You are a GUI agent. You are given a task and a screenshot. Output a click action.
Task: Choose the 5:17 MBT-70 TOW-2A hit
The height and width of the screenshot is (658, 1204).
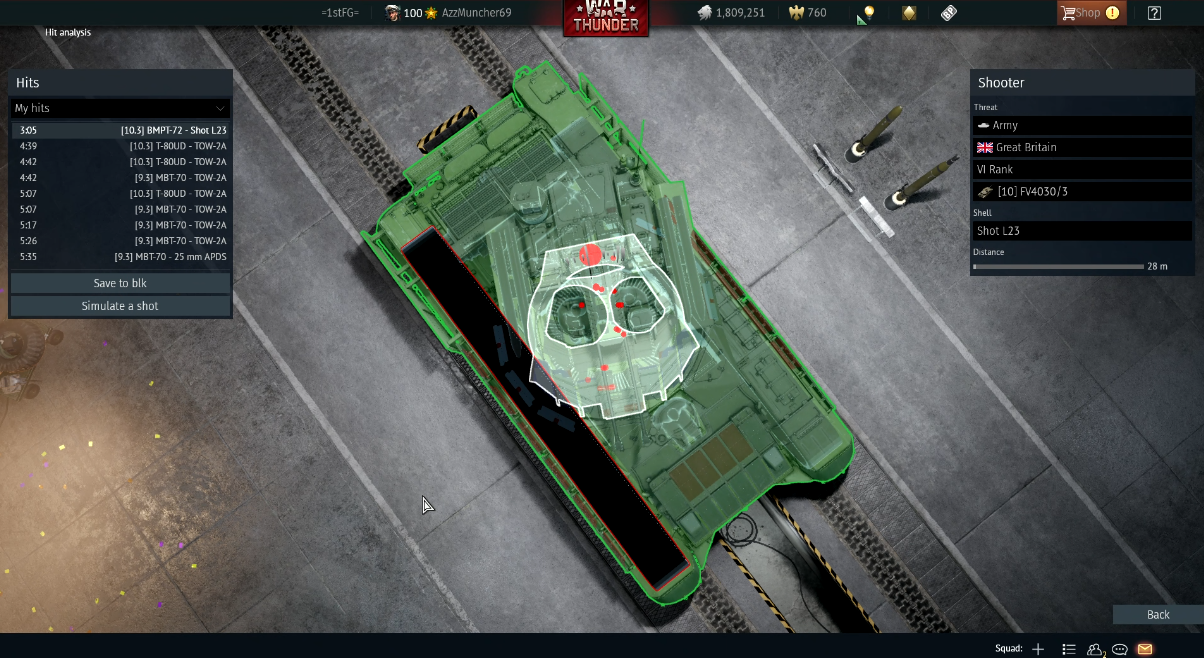(x=120, y=225)
